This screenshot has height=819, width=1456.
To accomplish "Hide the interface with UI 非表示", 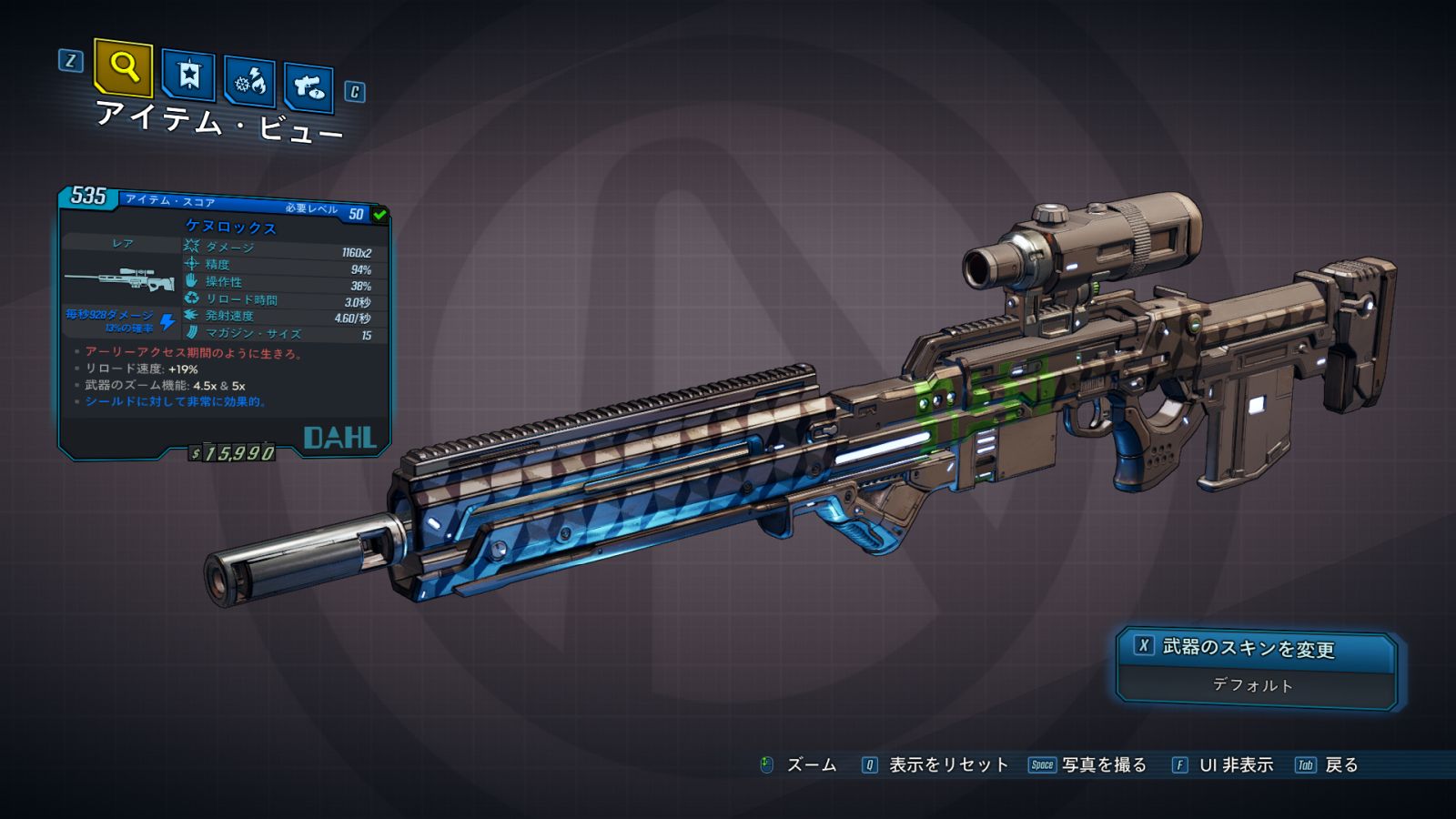I will click(x=1235, y=765).
